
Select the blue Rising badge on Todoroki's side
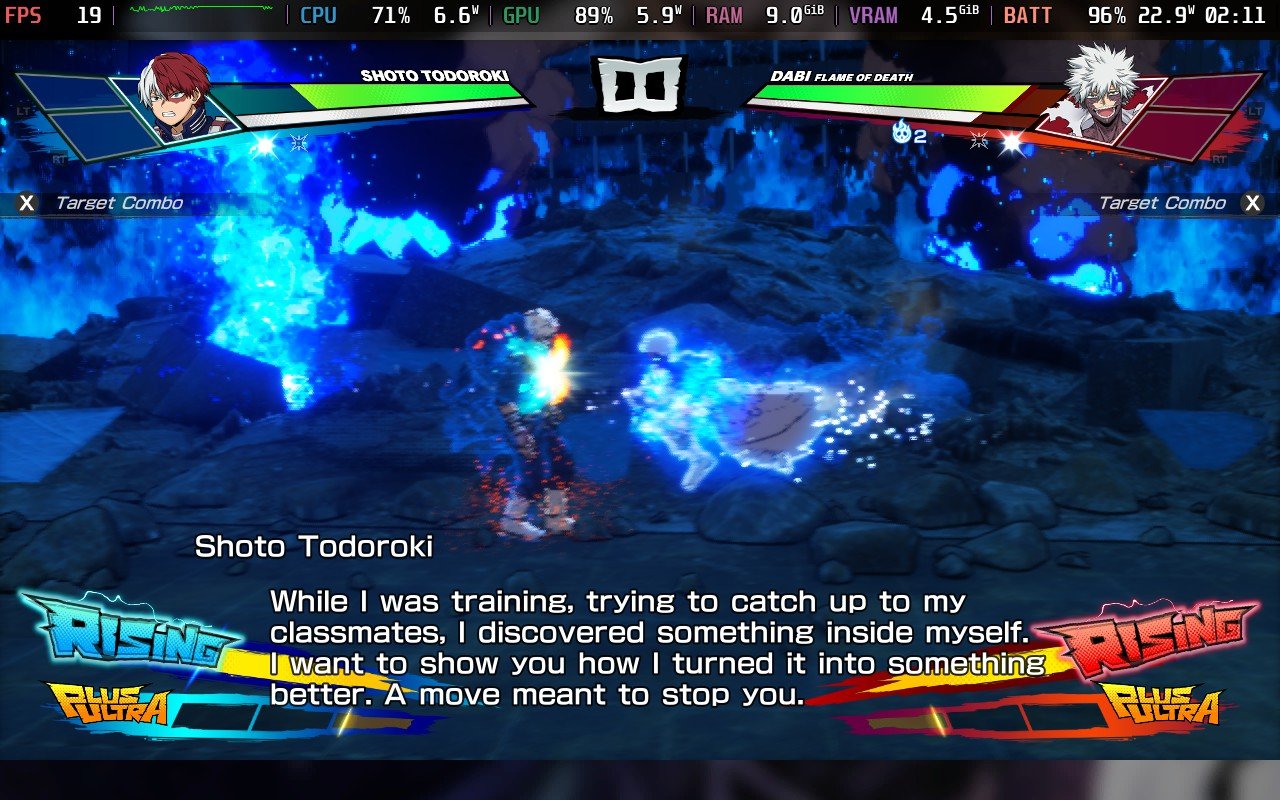(125, 634)
